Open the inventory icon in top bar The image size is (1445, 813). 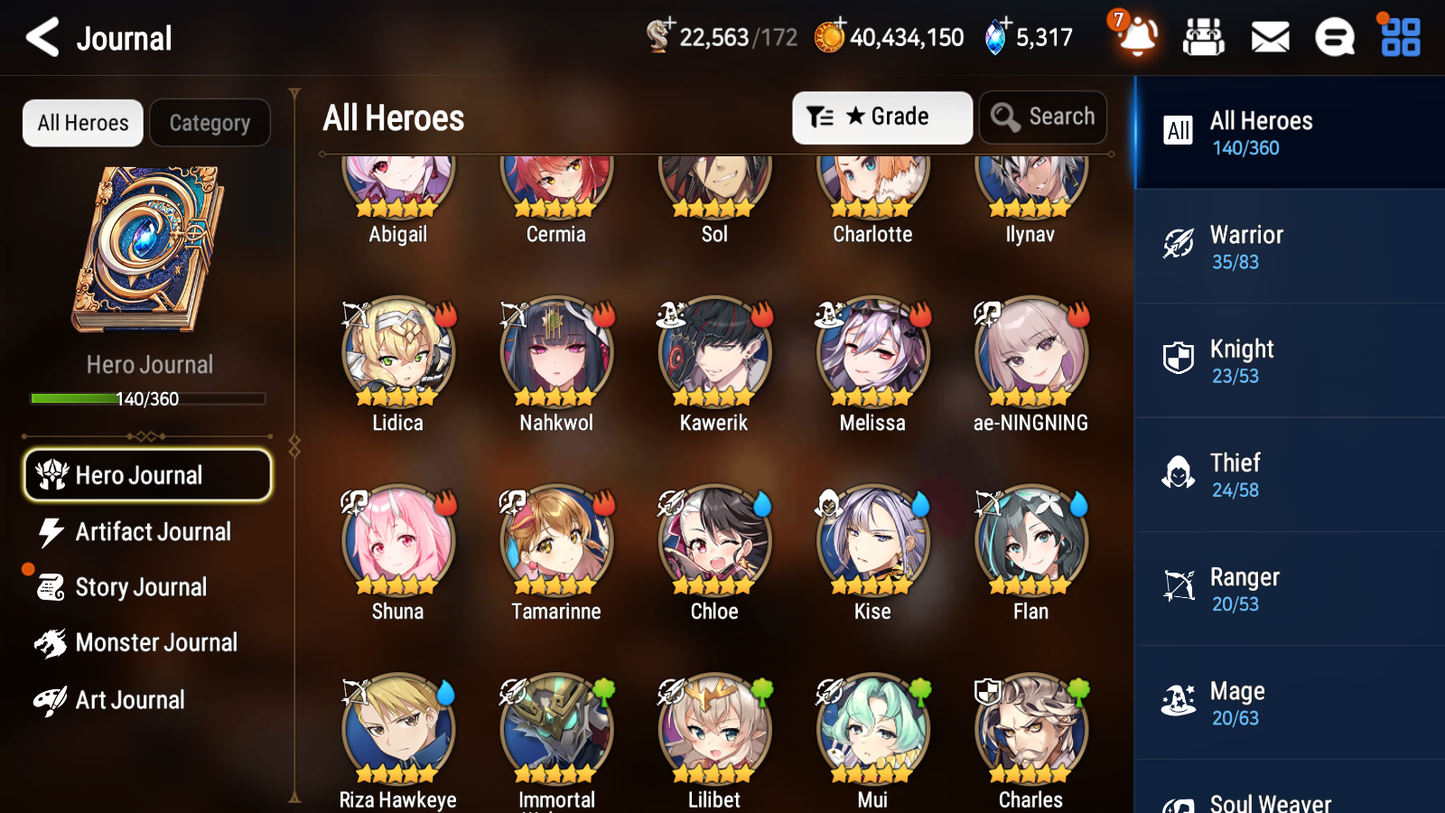pyautogui.click(x=1203, y=35)
